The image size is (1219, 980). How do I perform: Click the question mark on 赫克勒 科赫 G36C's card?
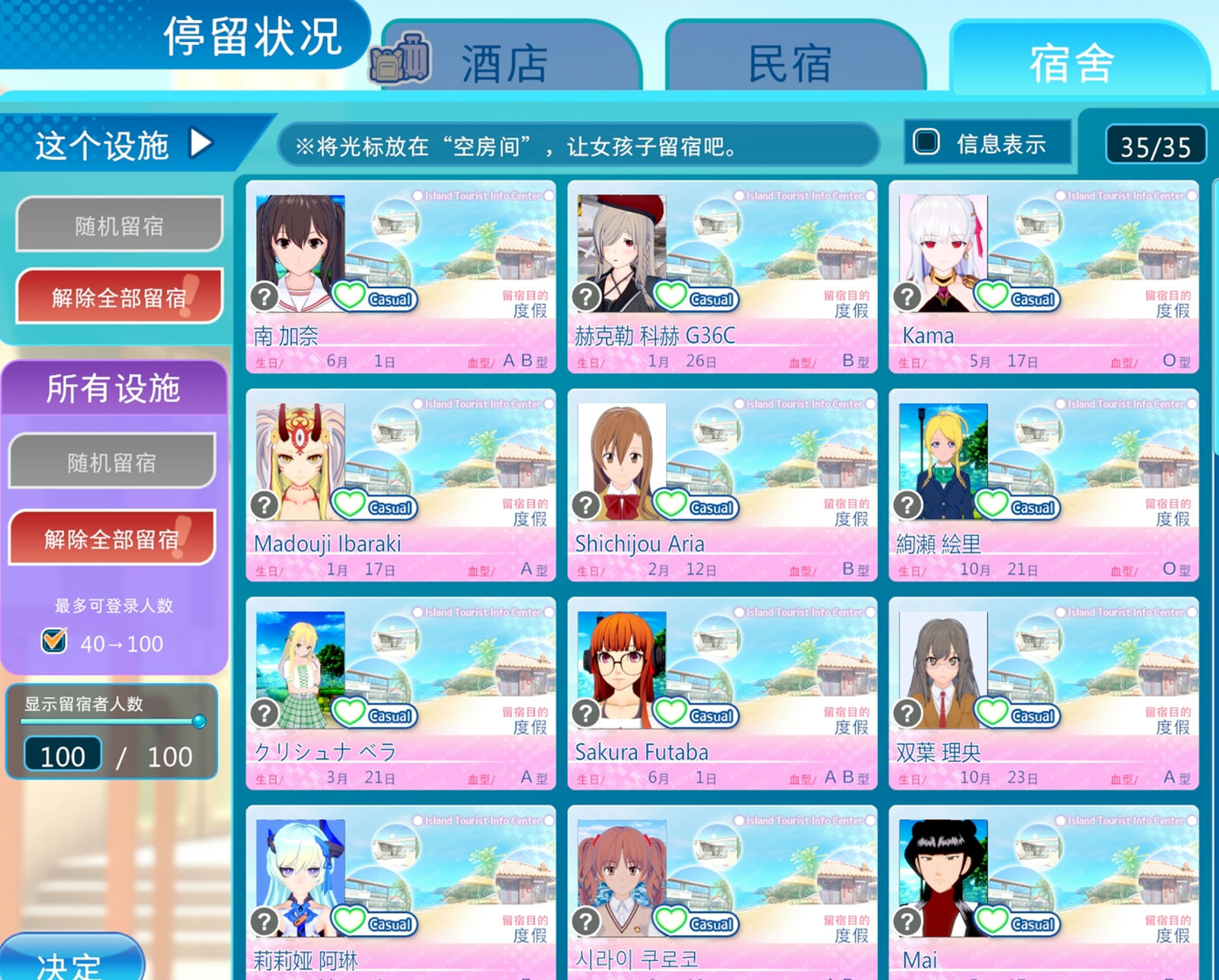pos(586,296)
